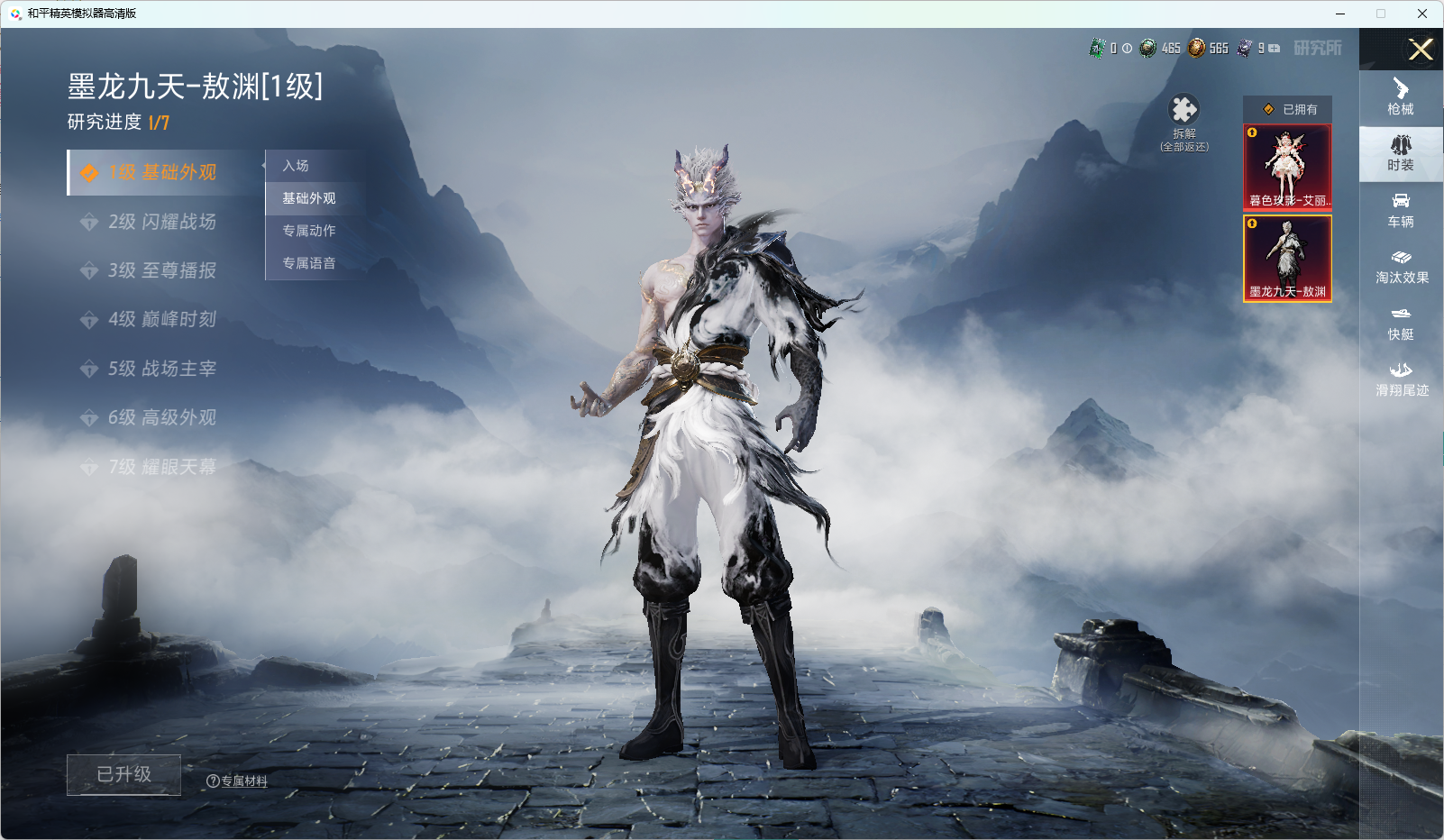Select the 墨龙九天-敖渊 outfit thumbnail
This screenshot has width=1444, height=840.
[1287, 258]
